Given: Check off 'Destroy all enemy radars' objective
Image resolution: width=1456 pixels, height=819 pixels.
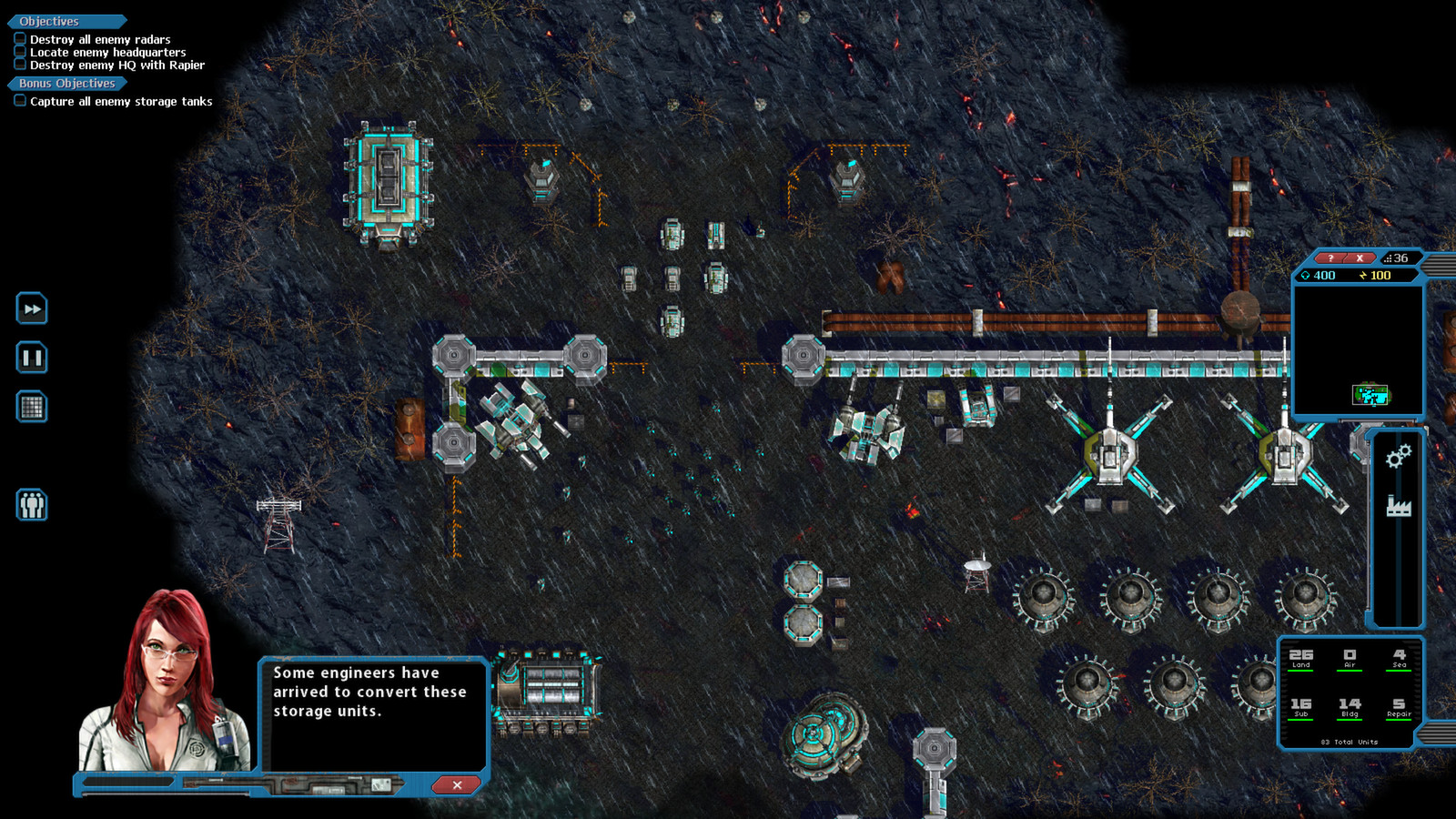Looking at the screenshot, I should [x=20, y=39].
